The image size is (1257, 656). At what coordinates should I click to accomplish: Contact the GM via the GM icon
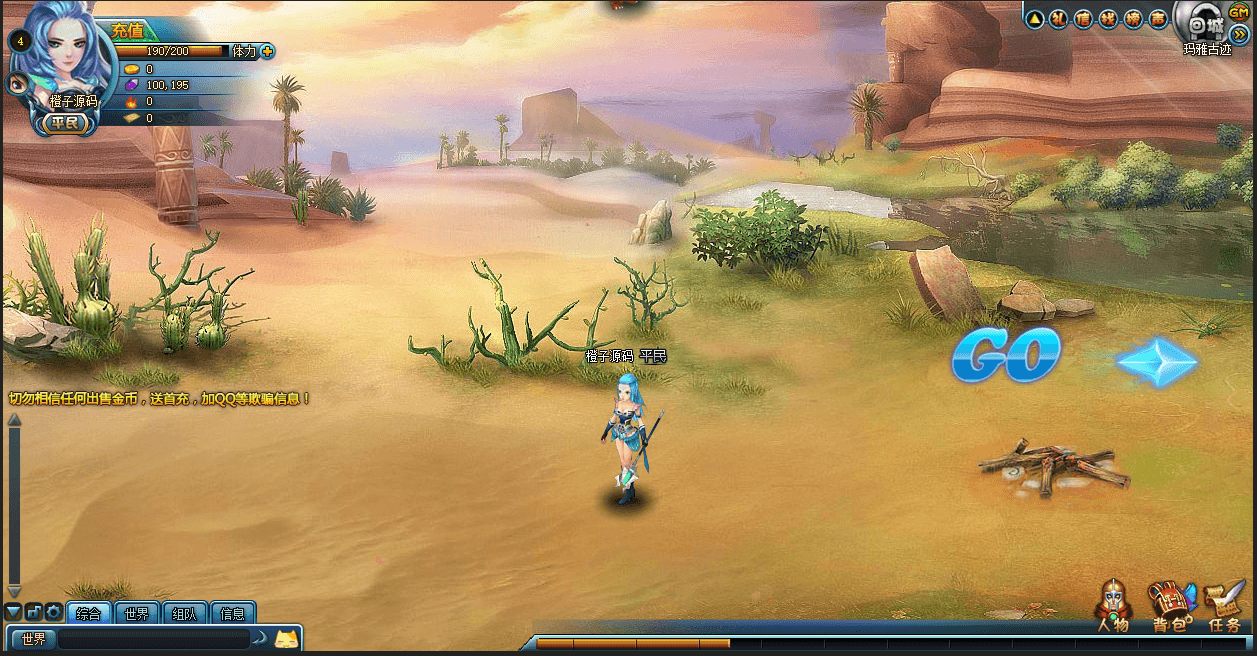pos(1238,12)
